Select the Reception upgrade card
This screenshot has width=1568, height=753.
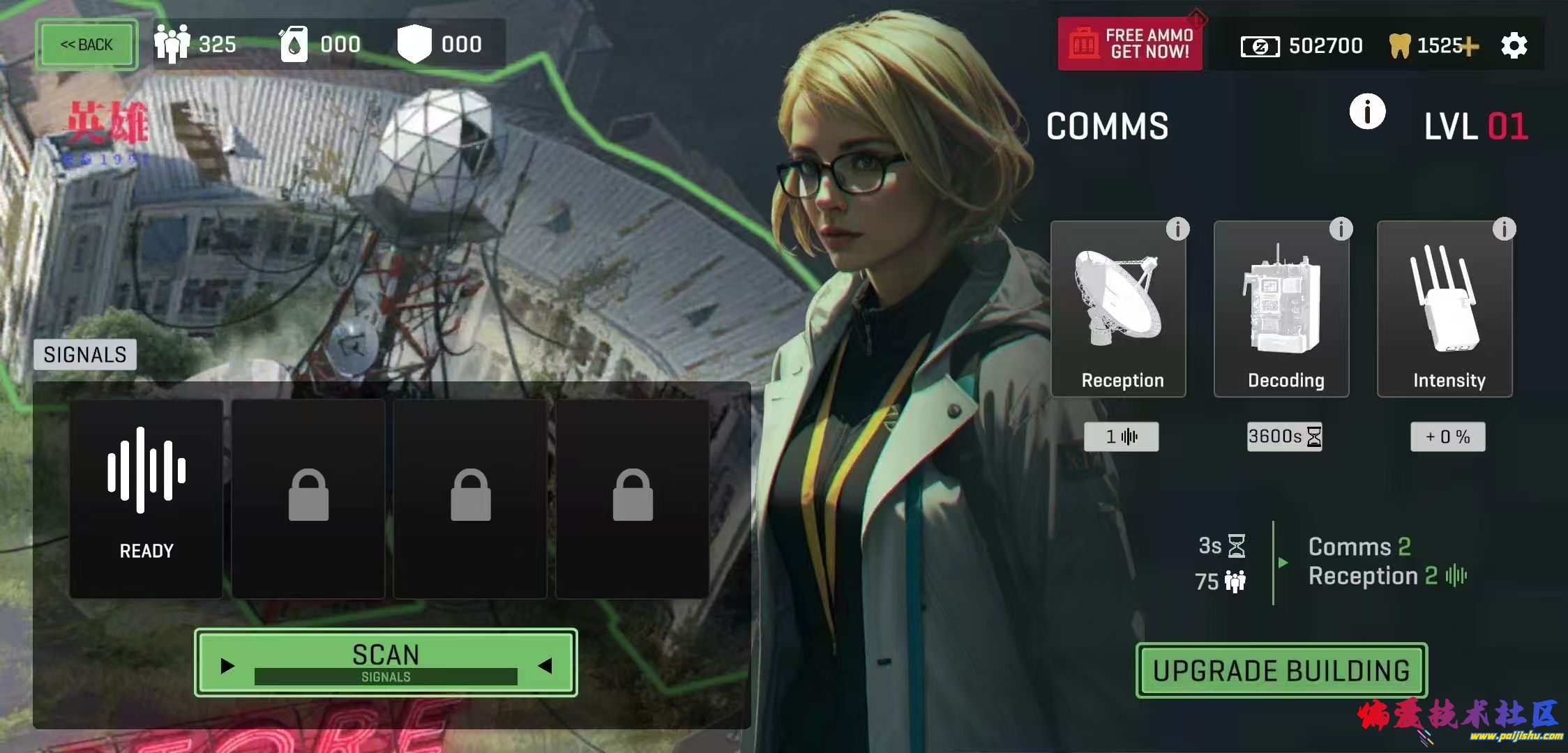click(x=1118, y=310)
